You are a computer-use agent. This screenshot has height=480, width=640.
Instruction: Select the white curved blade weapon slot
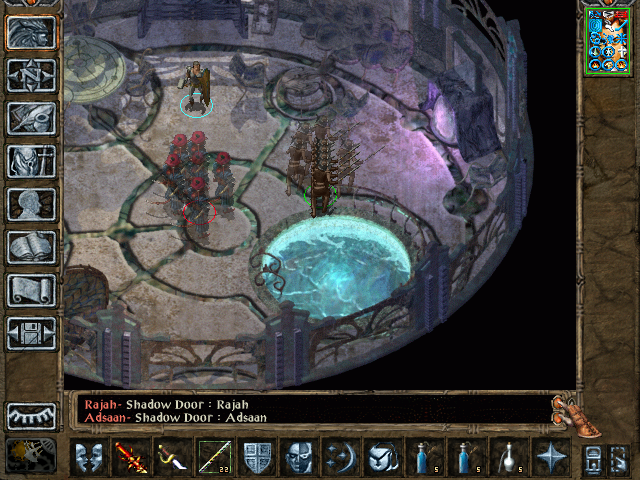172,458
